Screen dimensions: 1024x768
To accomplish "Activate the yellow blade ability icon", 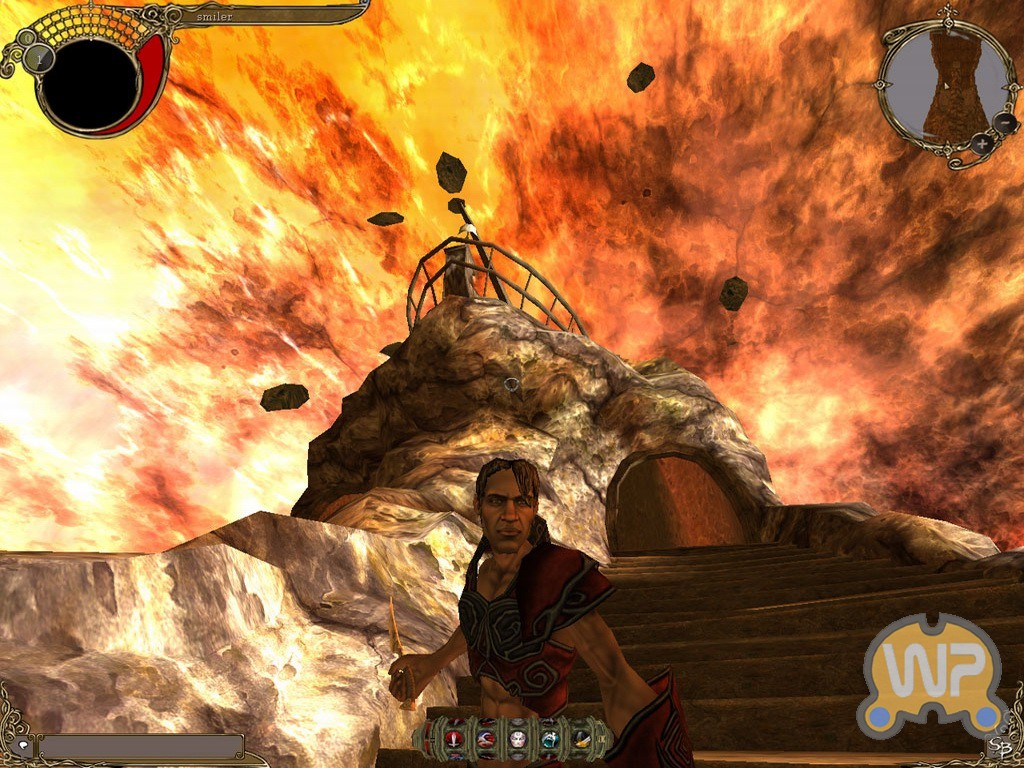I will click(x=580, y=738).
